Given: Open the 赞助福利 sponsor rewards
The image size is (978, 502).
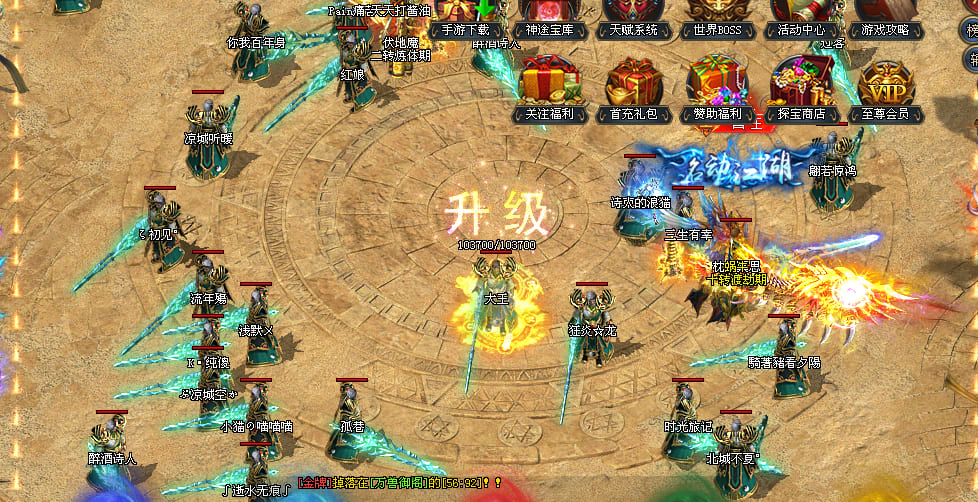Looking at the screenshot, I should (717, 90).
